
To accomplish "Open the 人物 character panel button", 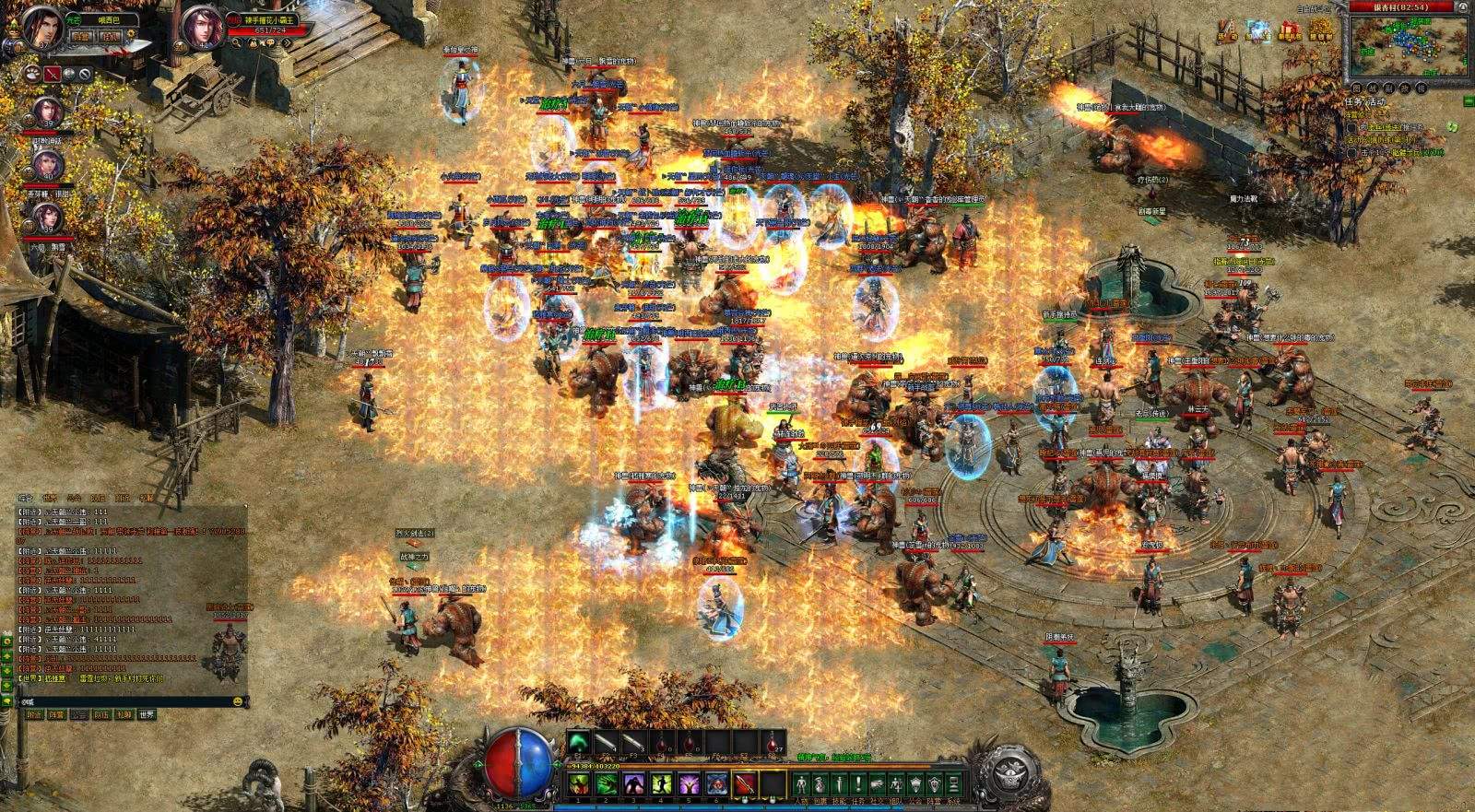I will [801, 784].
